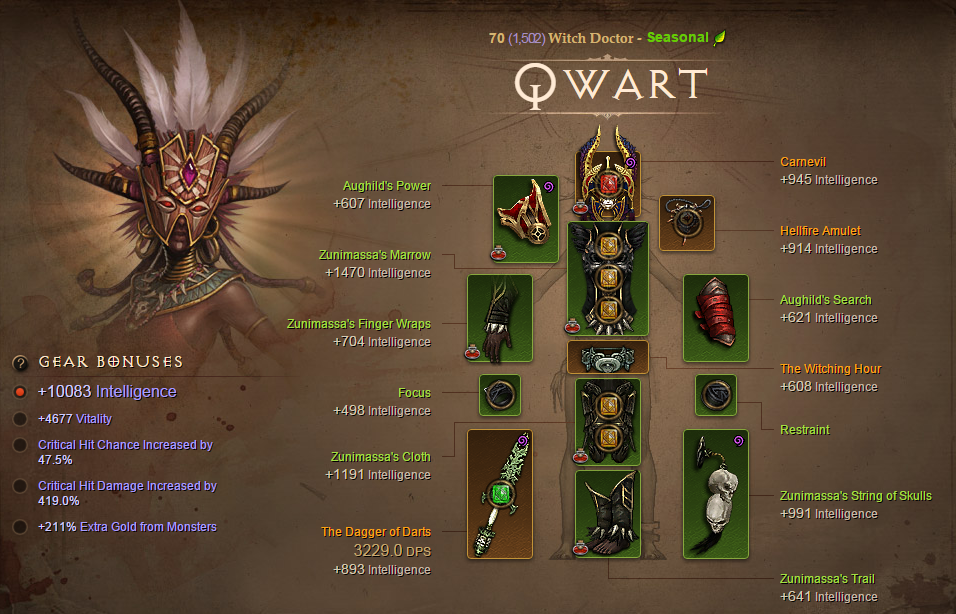Screen dimensions: 956x614
Task: Select Zunimassa's Marrow chest armor slot
Action: (x=607, y=278)
